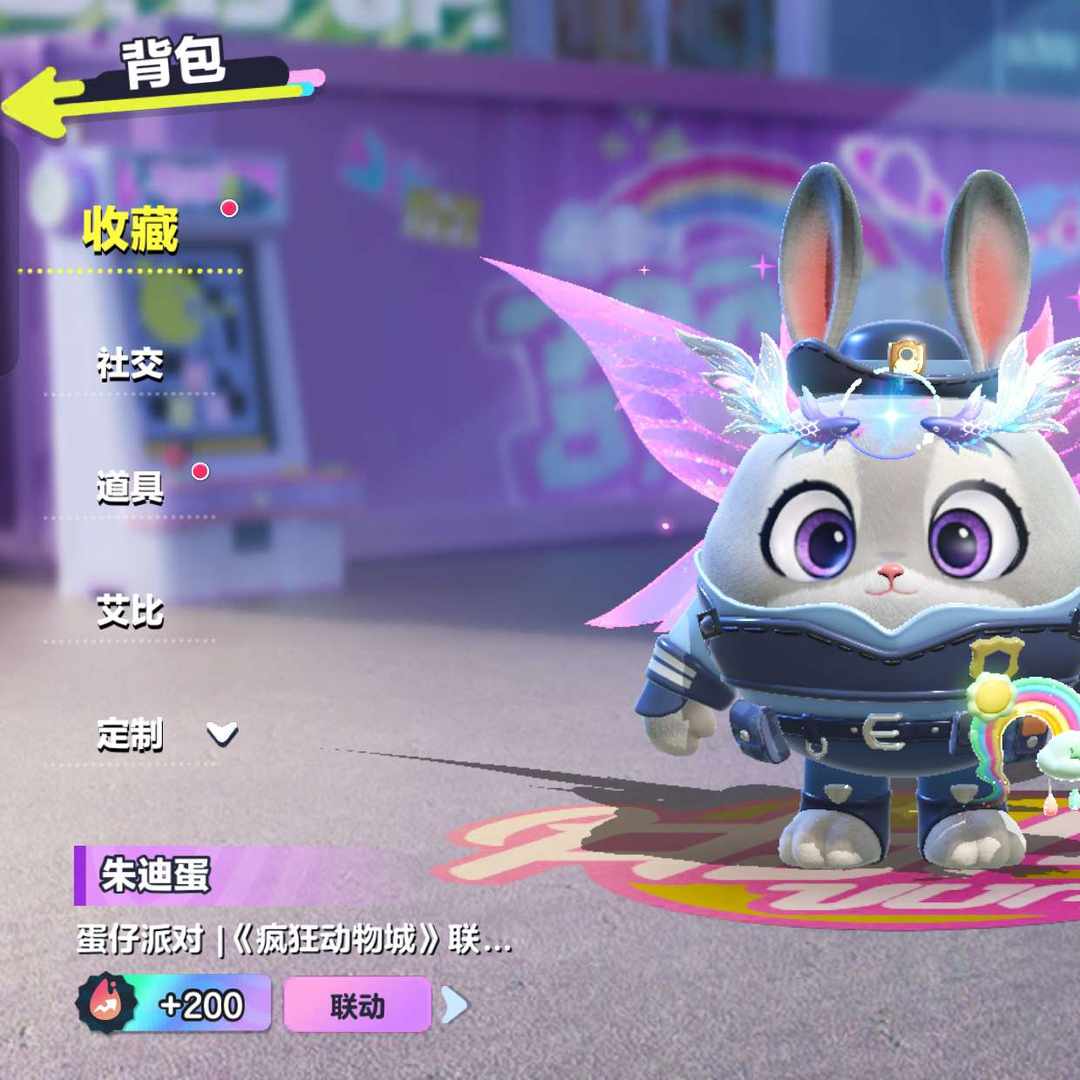This screenshot has width=1080, height=1080.
Task: Click the 联动 collaboration button
Action: (x=357, y=1005)
